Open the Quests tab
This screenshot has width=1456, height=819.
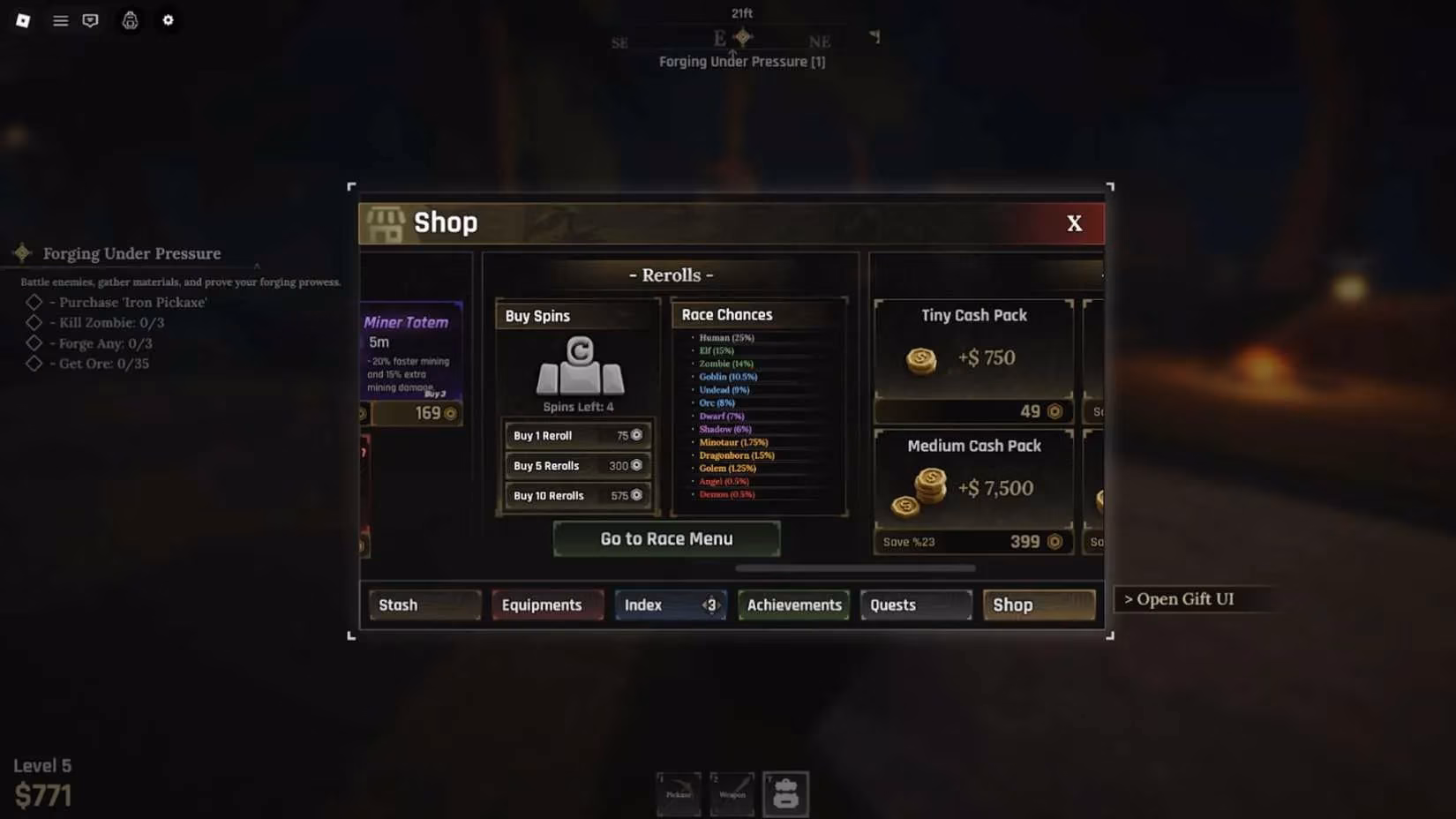pyautogui.click(x=913, y=605)
